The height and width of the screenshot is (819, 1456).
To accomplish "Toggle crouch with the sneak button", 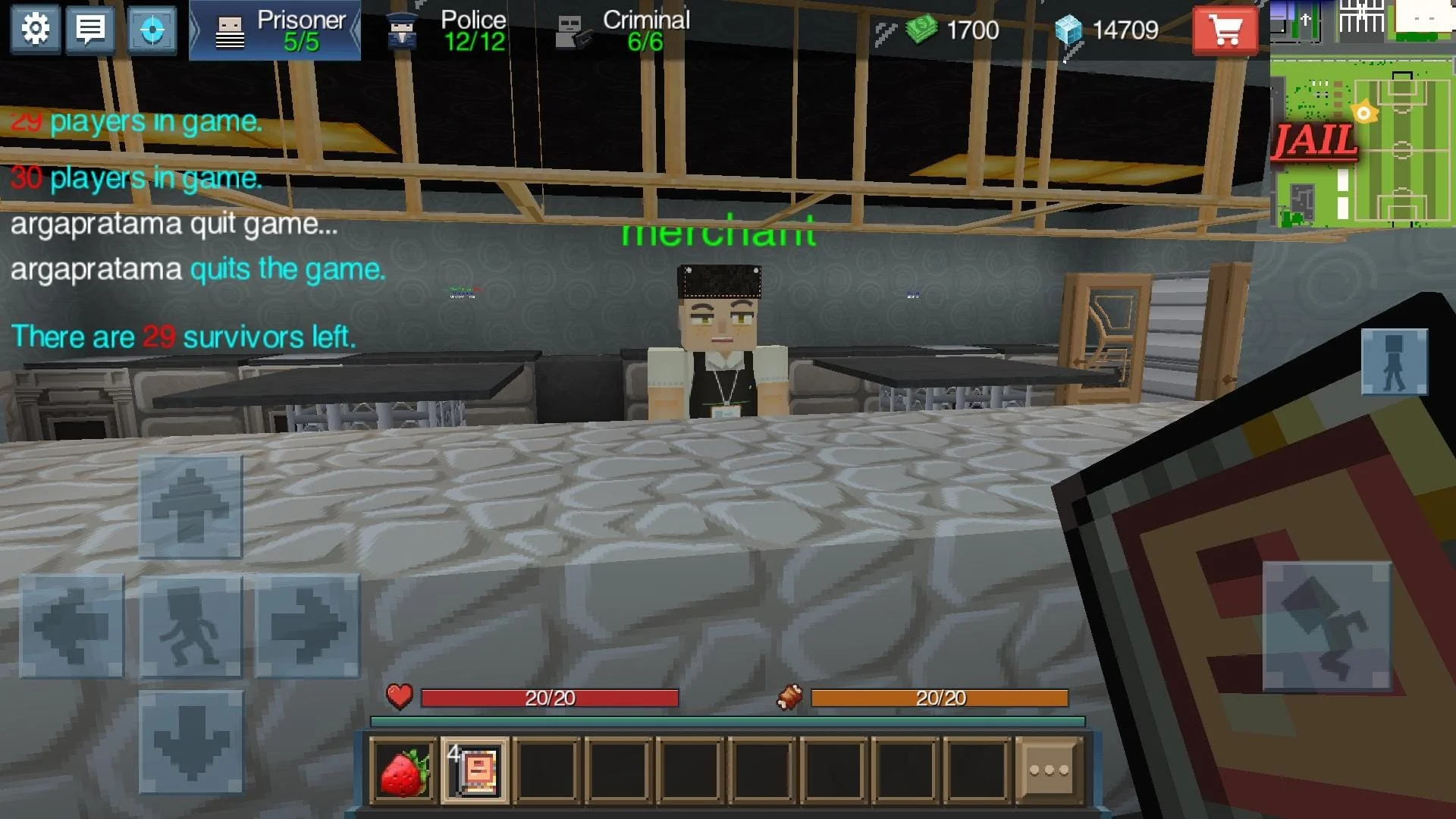I will click(x=191, y=626).
